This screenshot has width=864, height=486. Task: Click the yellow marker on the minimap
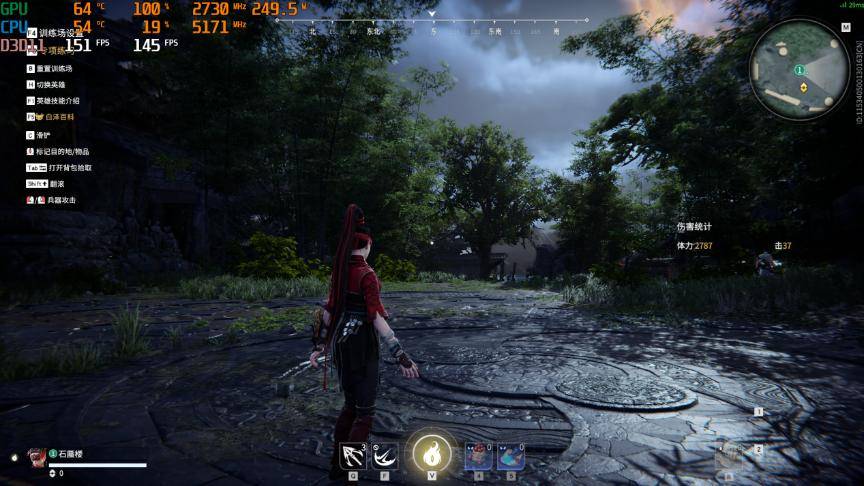point(803,87)
